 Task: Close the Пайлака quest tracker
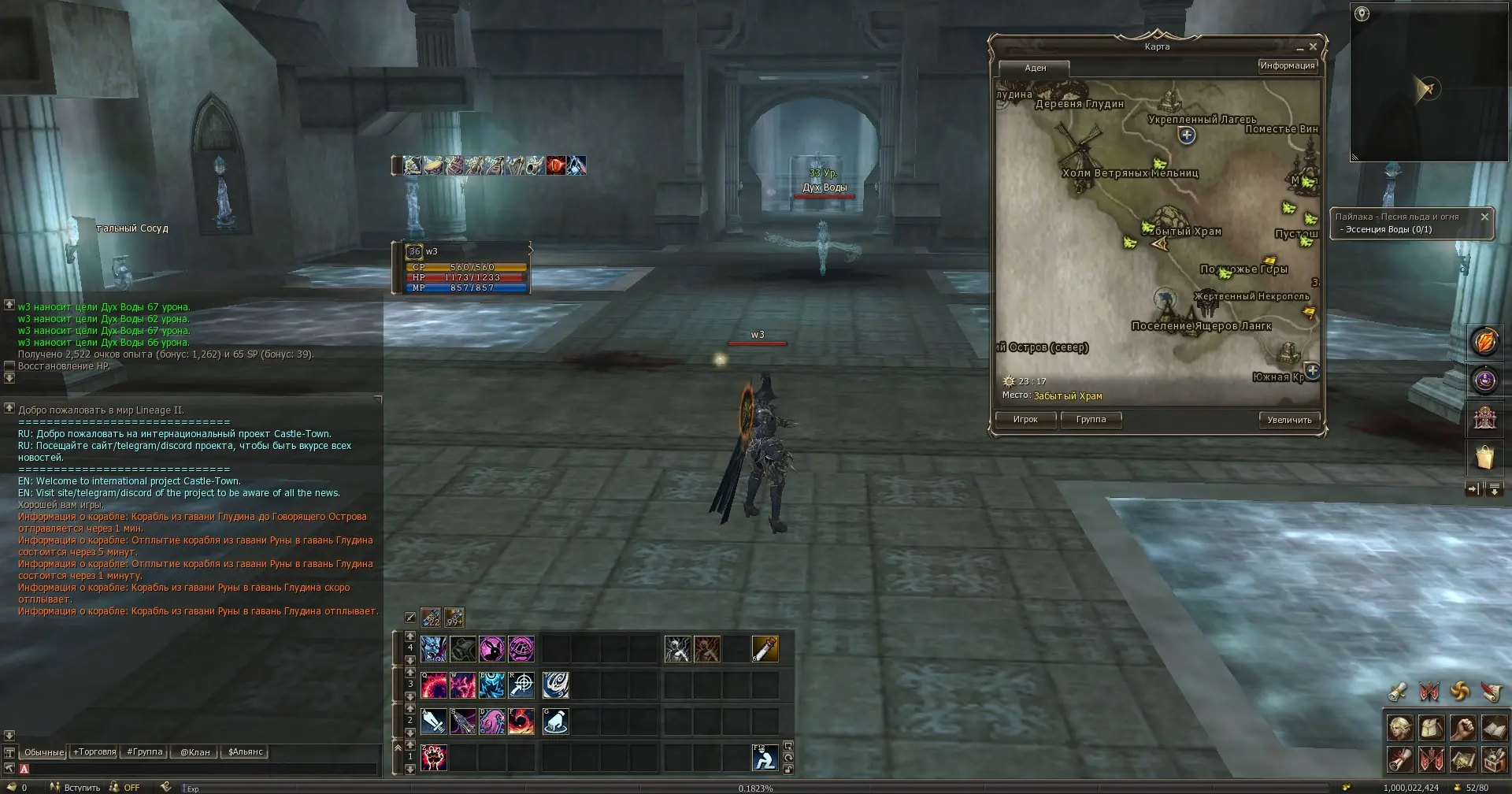(1484, 217)
